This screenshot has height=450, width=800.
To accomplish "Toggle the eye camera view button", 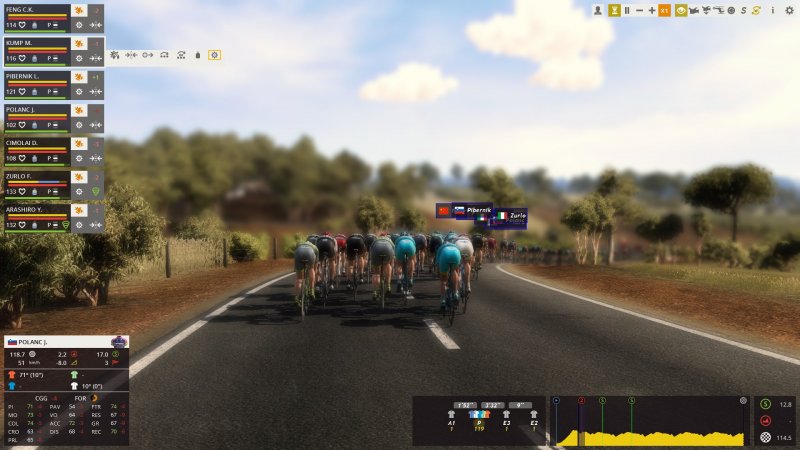I will (681, 10).
